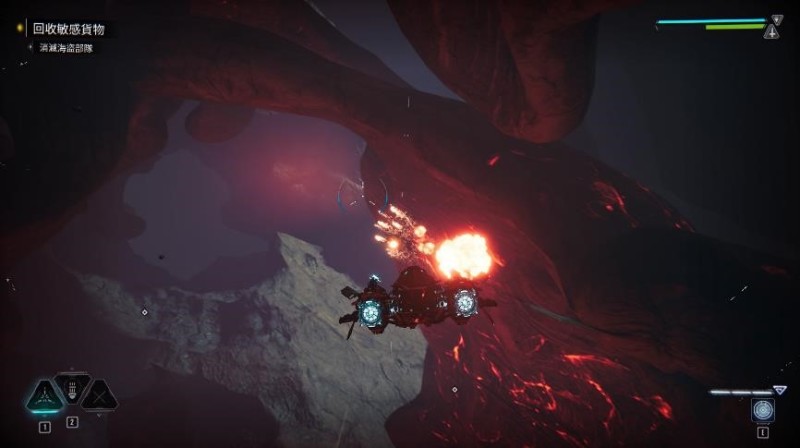
Task: Select the glowing cyan primary weapon slot
Action: click(x=45, y=396)
